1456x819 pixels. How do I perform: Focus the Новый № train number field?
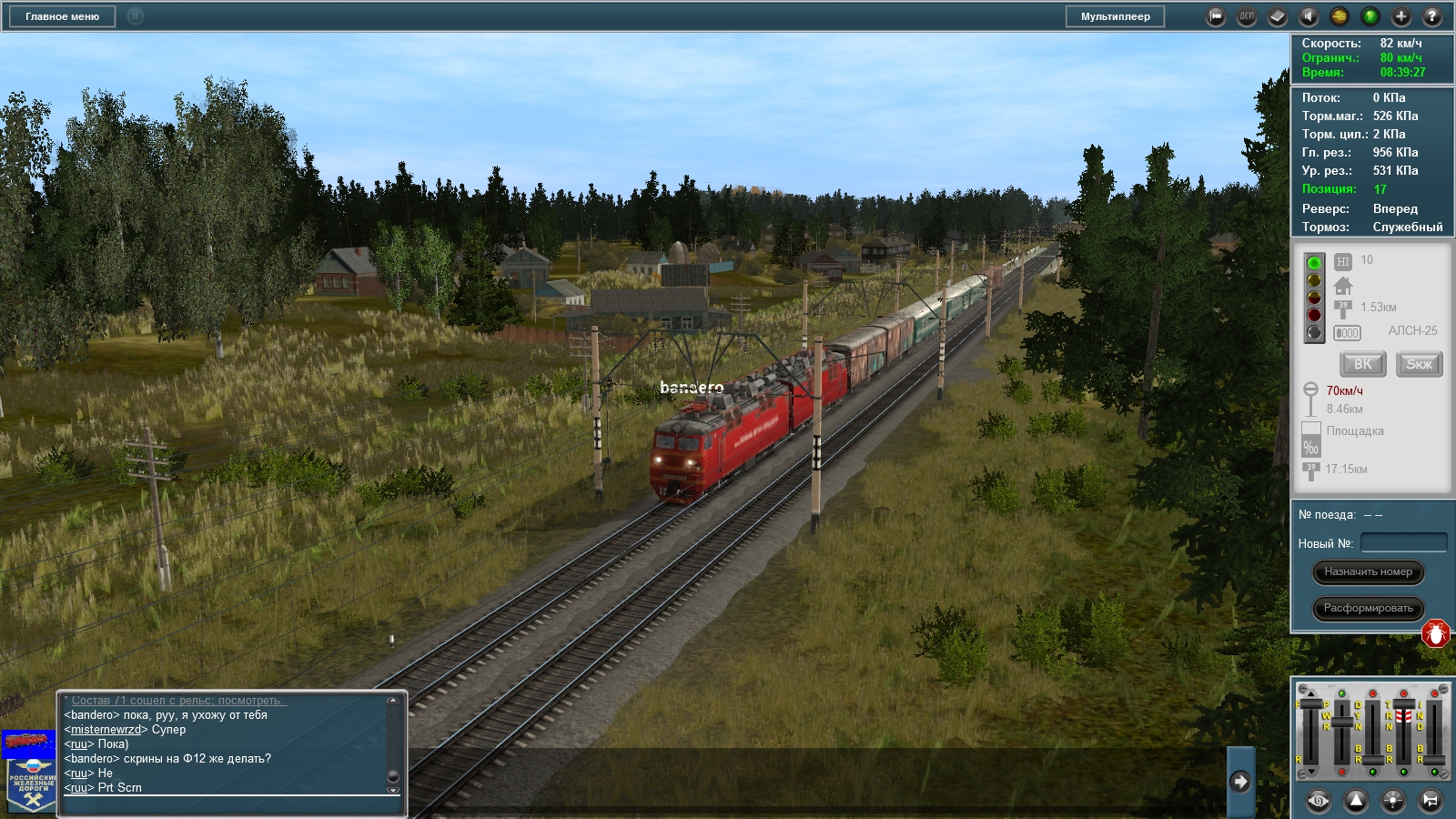1403,543
